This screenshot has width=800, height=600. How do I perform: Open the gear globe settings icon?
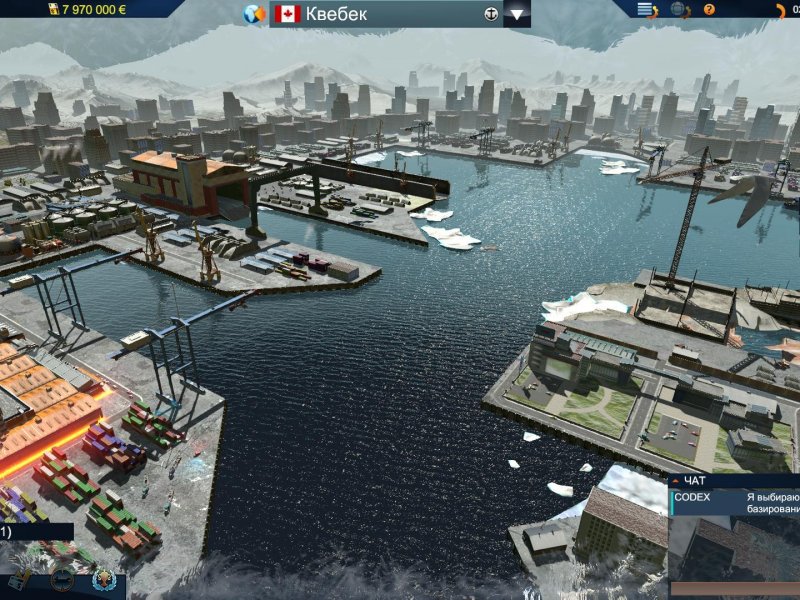pos(679,10)
